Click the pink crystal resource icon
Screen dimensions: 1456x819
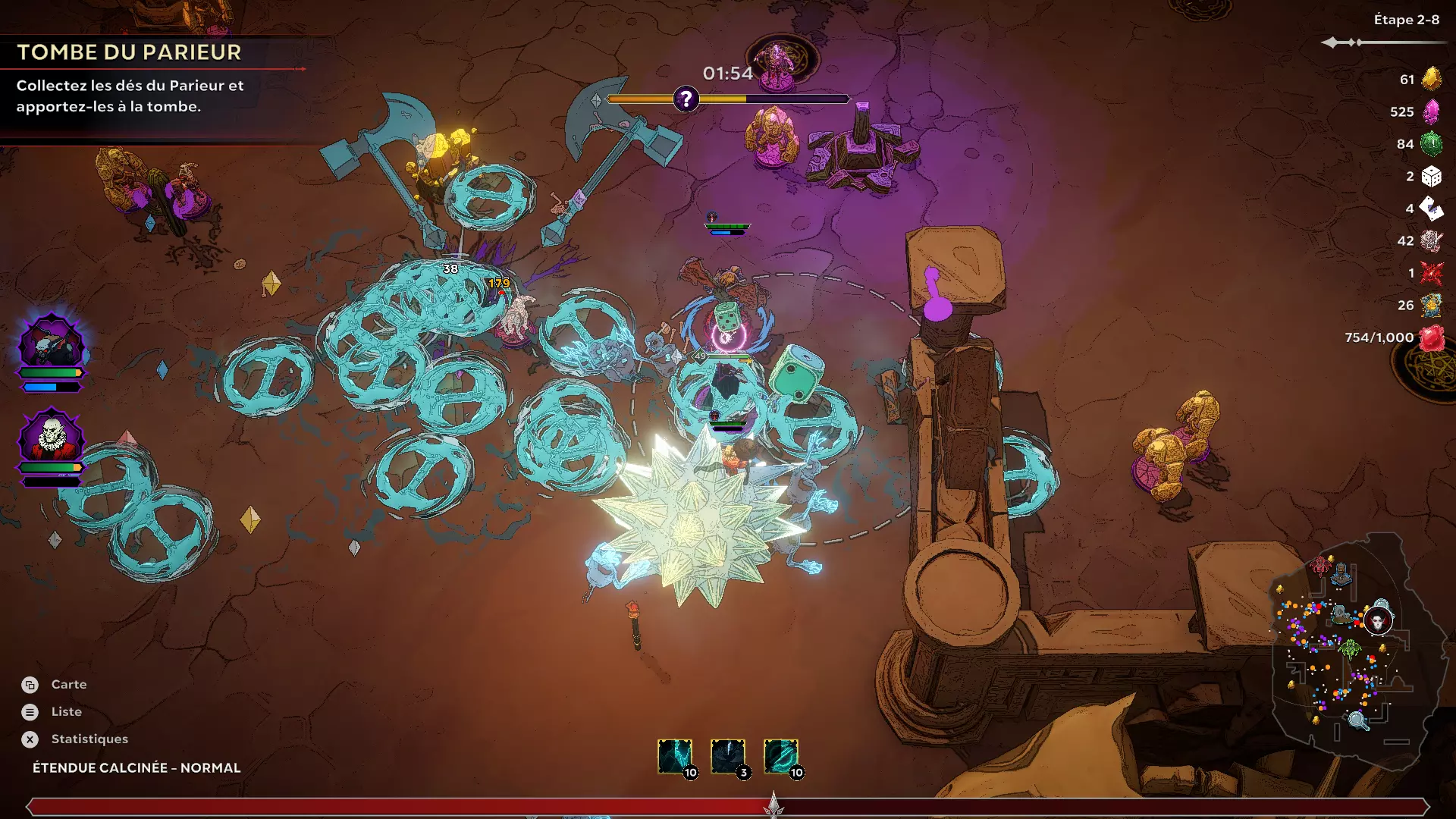(x=1431, y=111)
